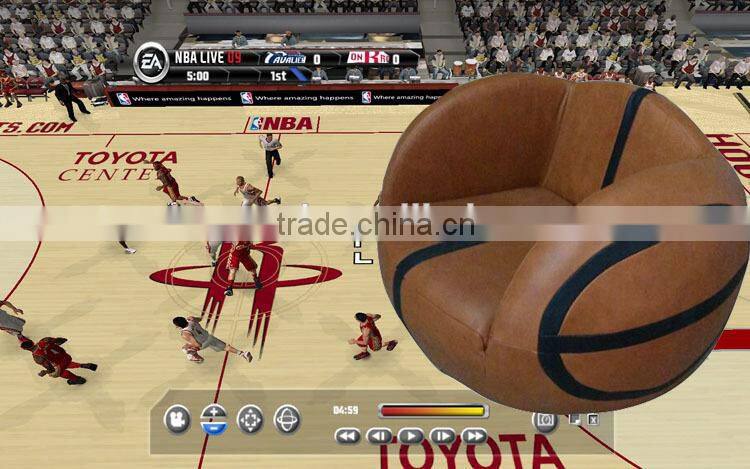The height and width of the screenshot is (469, 750).
Task: Step the replay back one frame
Action: pos(379,436)
